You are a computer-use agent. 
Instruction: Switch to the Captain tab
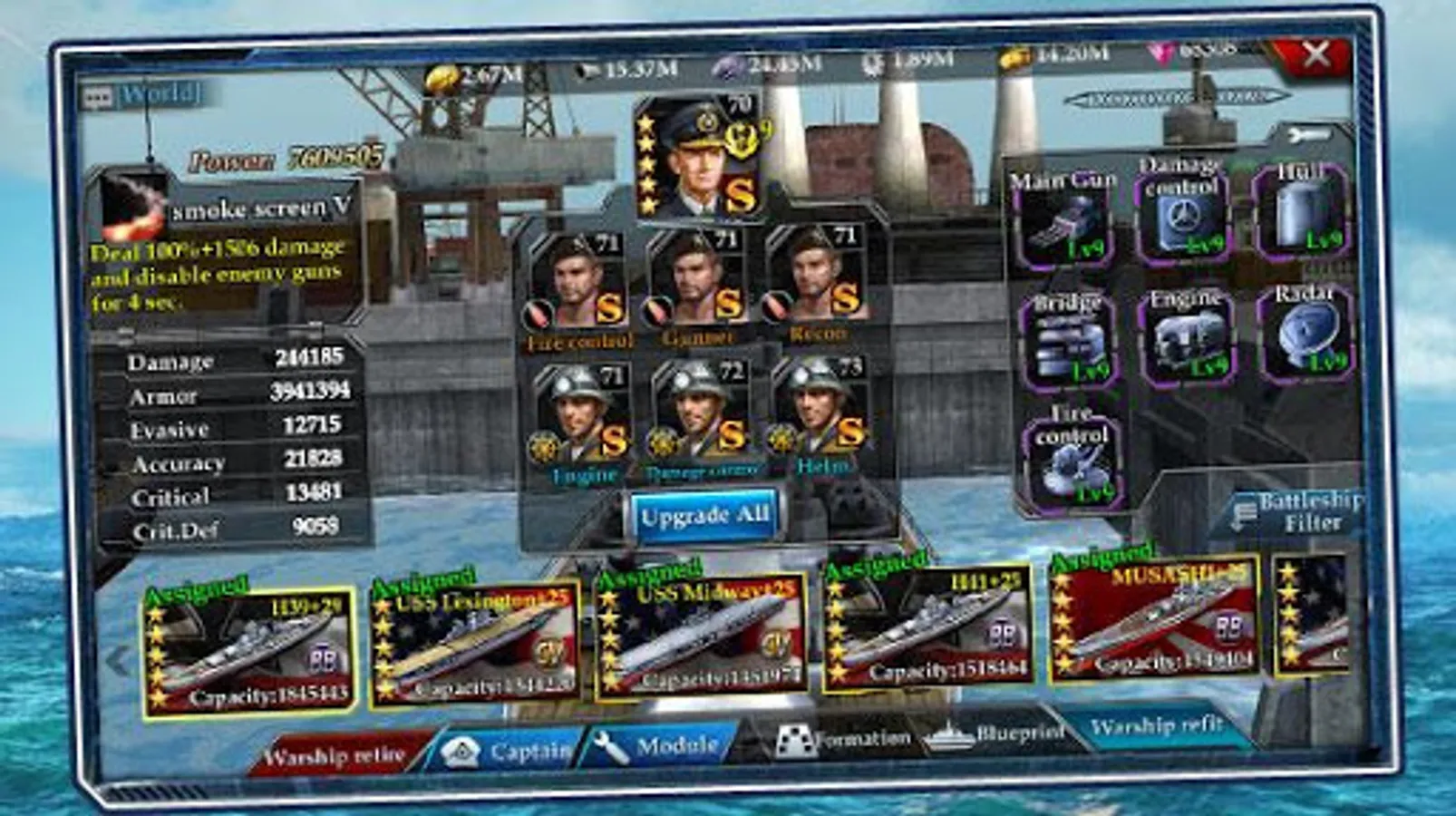(x=508, y=750)
